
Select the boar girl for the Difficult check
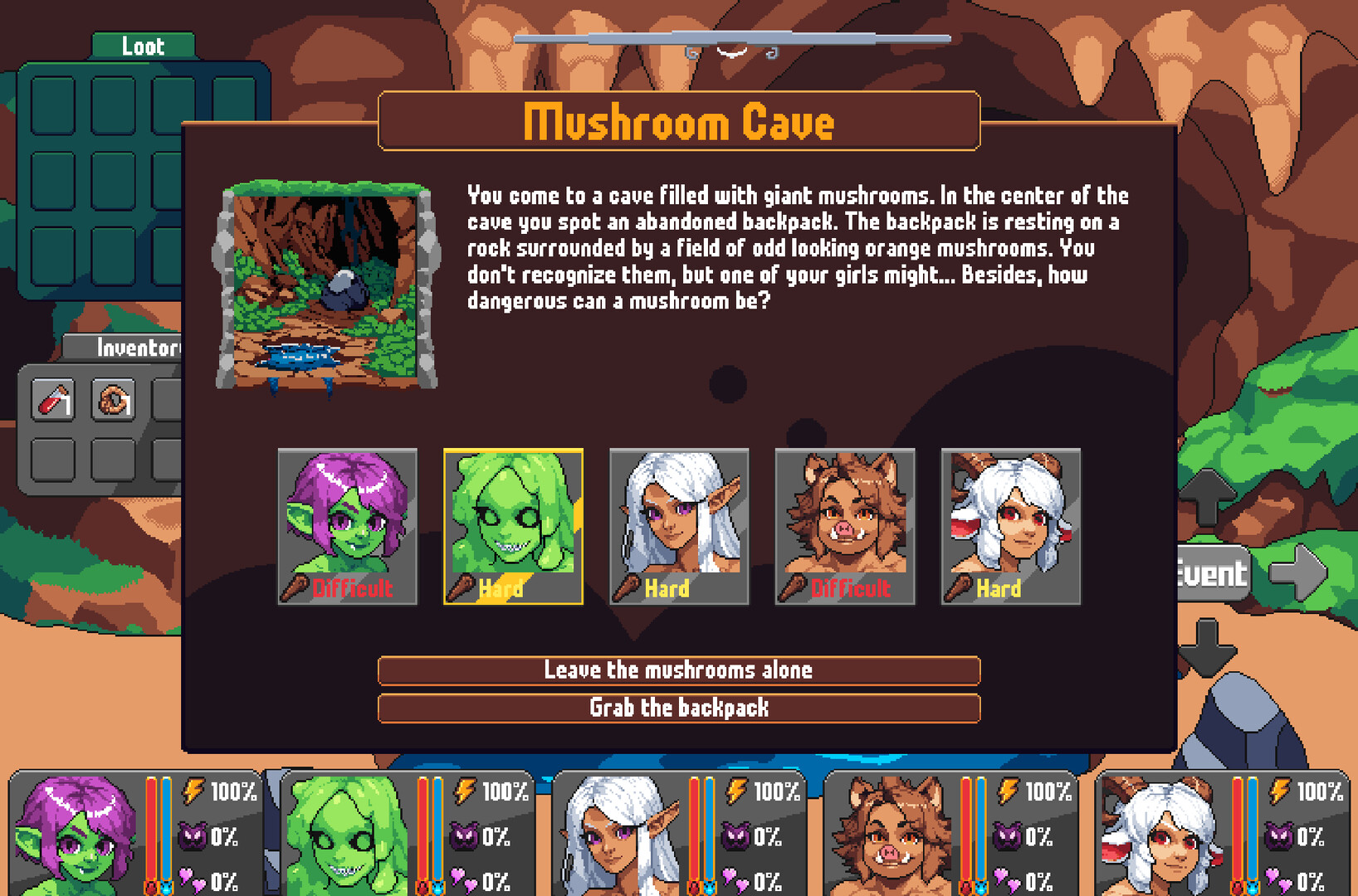click(845, 519)
